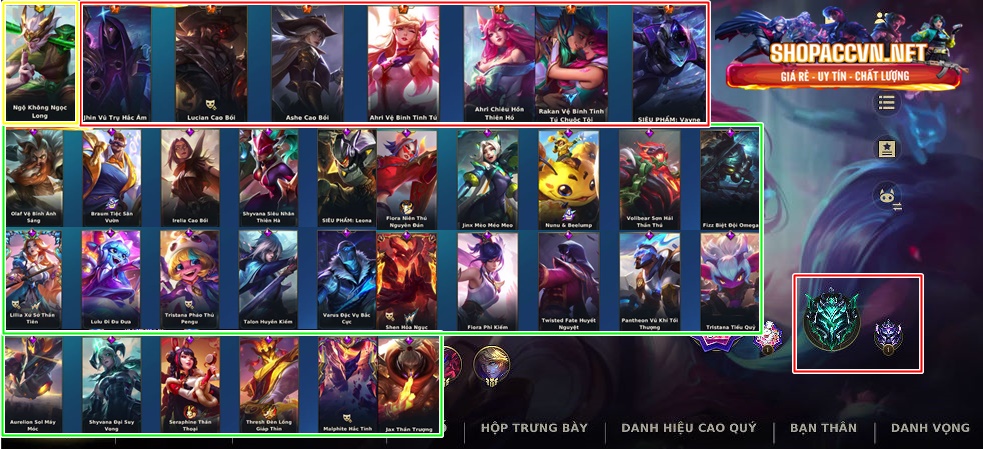Pick the Talon Huyền Kiếm skin card
This screenshot has width=983, height=449.
tap(268, 275)
